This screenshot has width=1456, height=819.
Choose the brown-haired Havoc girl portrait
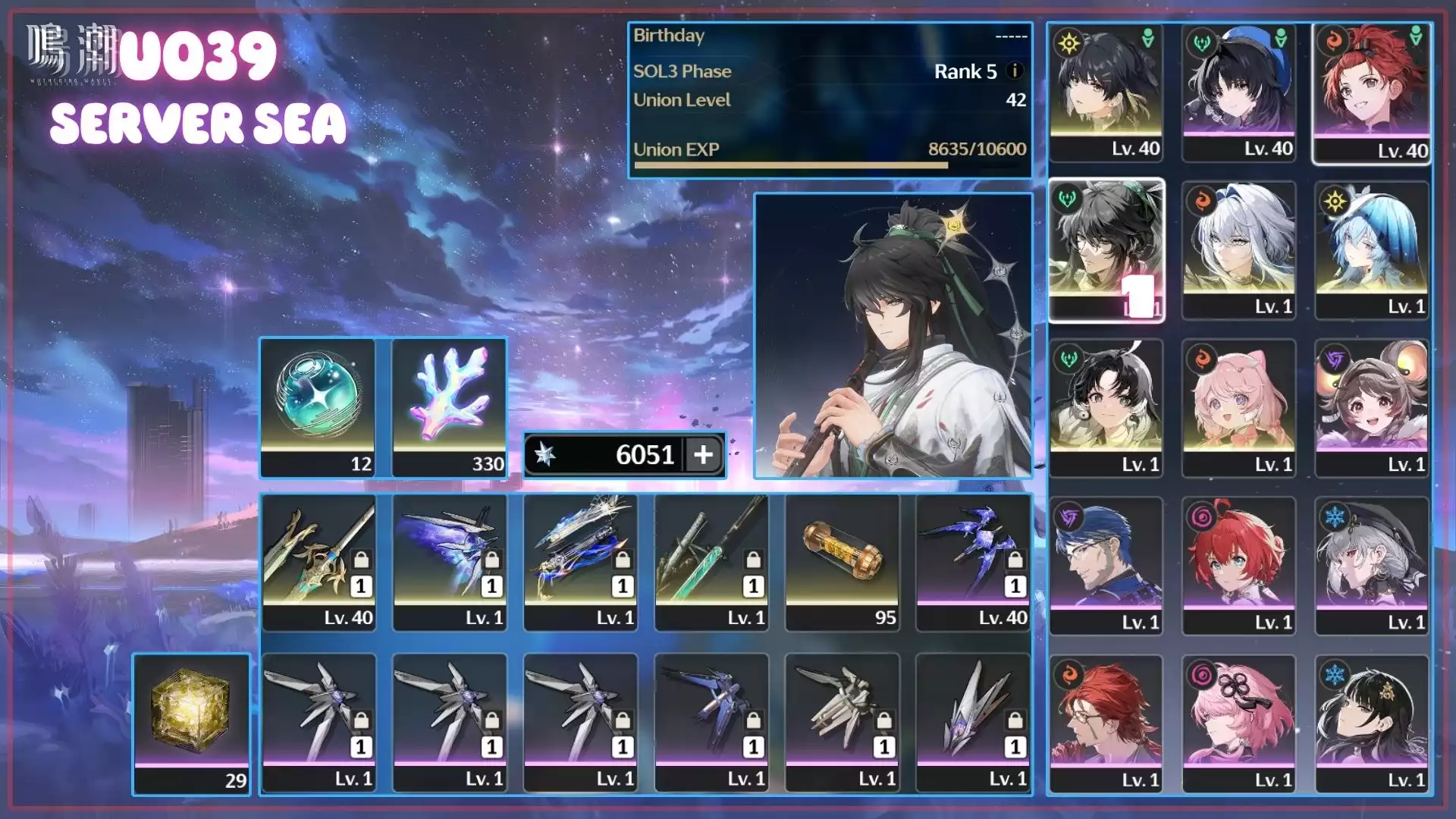pos(1371,408)
